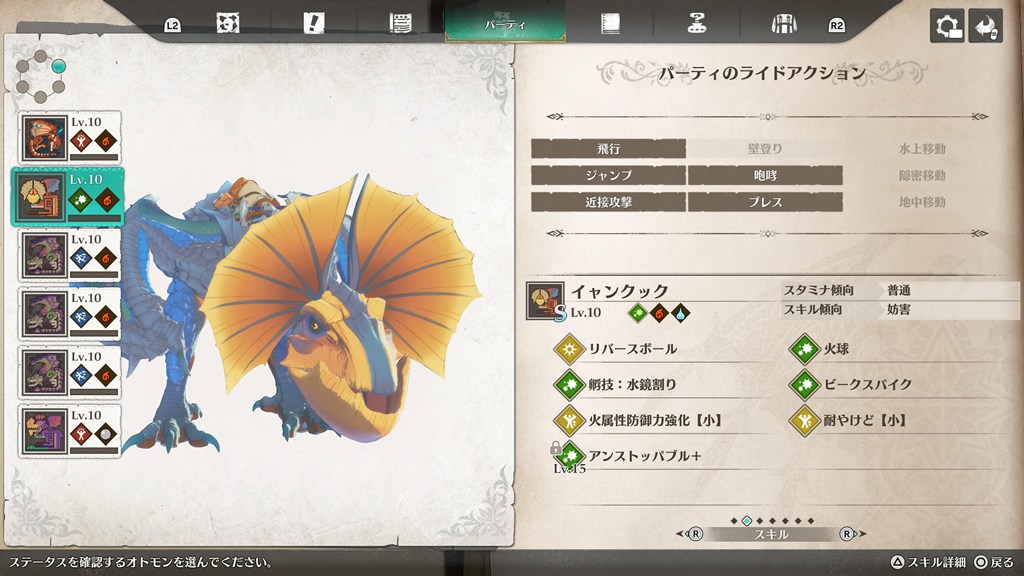Click the return arrow icon in corner
The image size is (1024, 576).
pos(986,26)
